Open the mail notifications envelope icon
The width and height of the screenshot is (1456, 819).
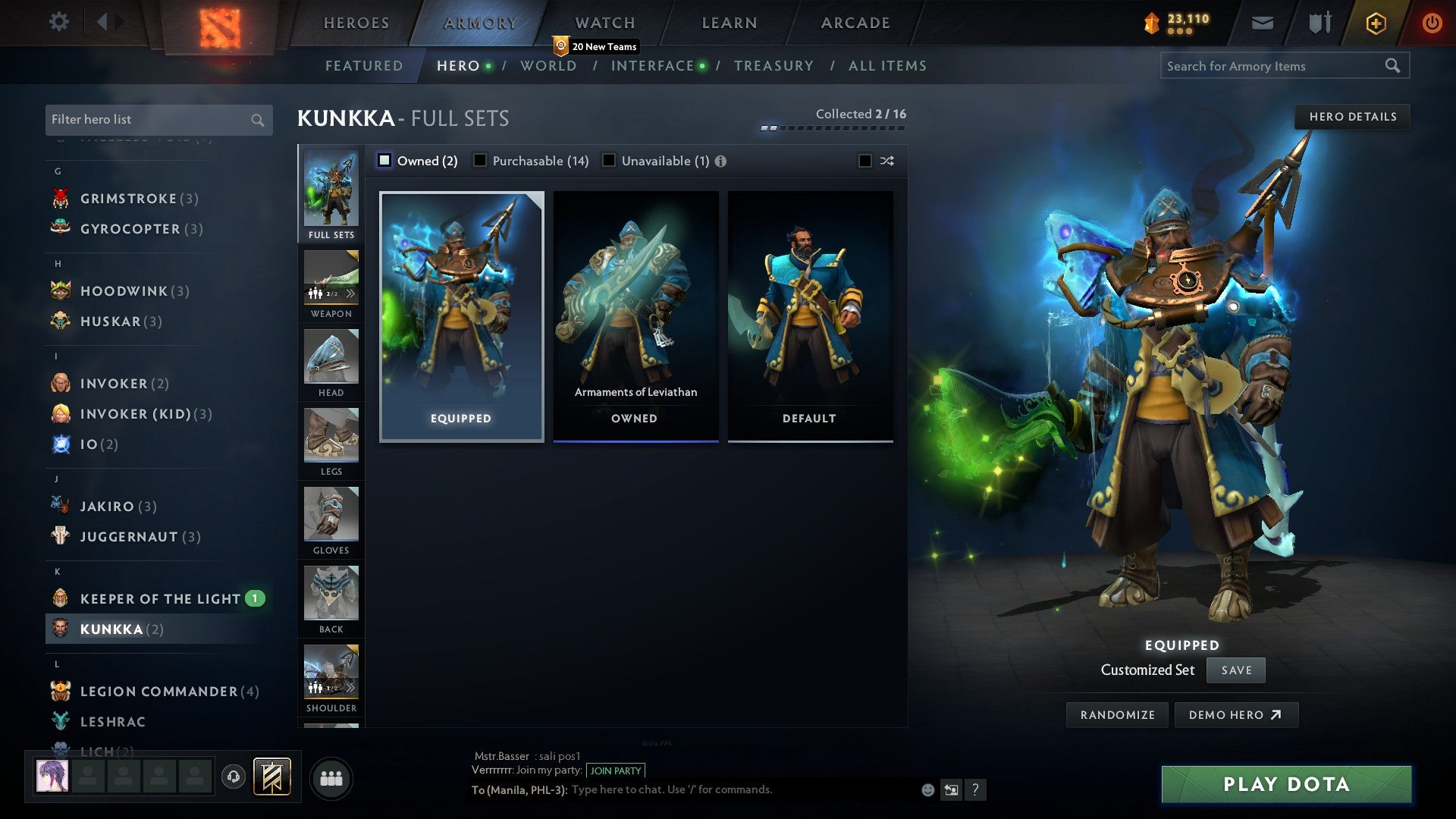point(1263,22)
